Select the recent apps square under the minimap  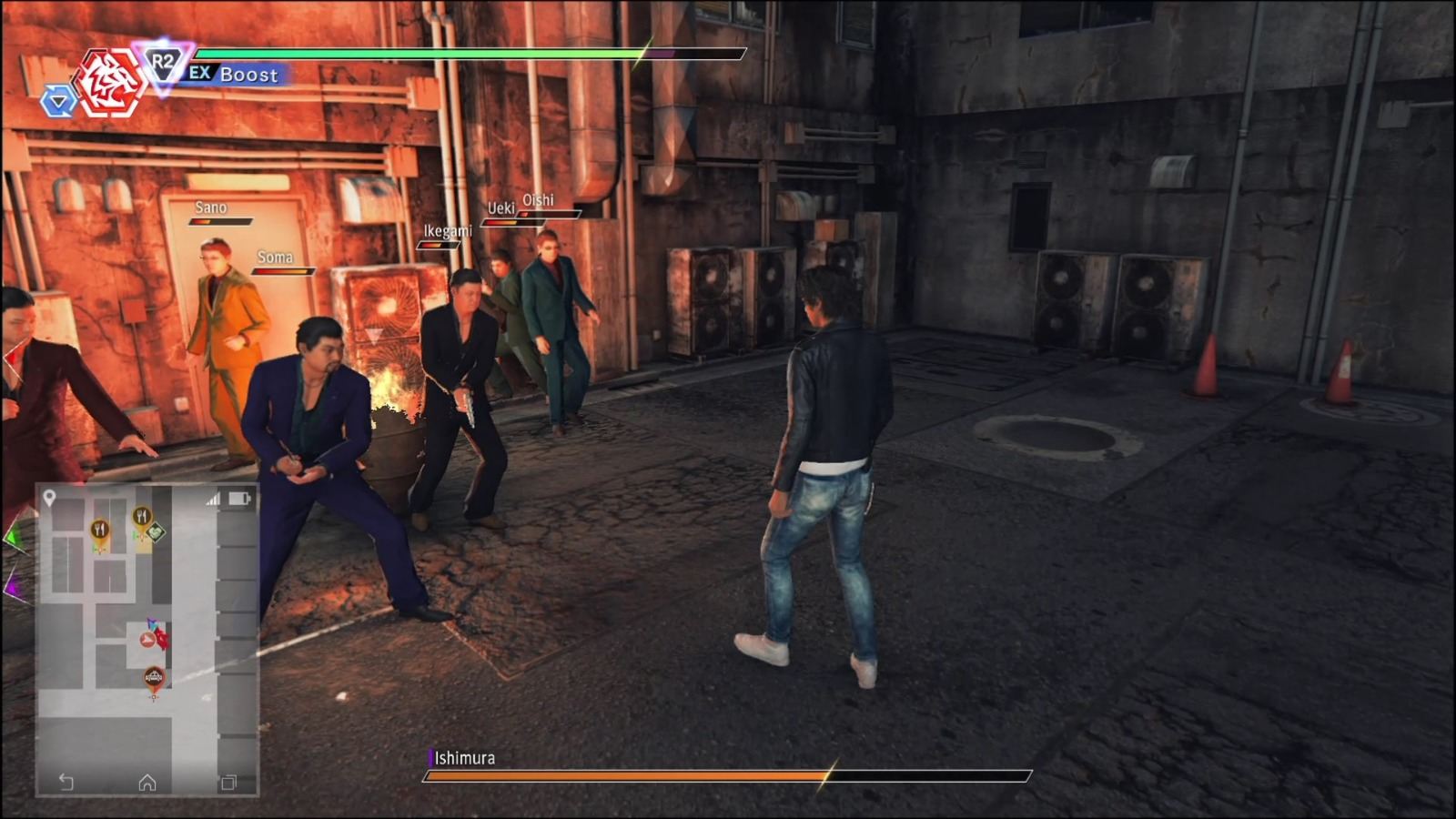227,783
